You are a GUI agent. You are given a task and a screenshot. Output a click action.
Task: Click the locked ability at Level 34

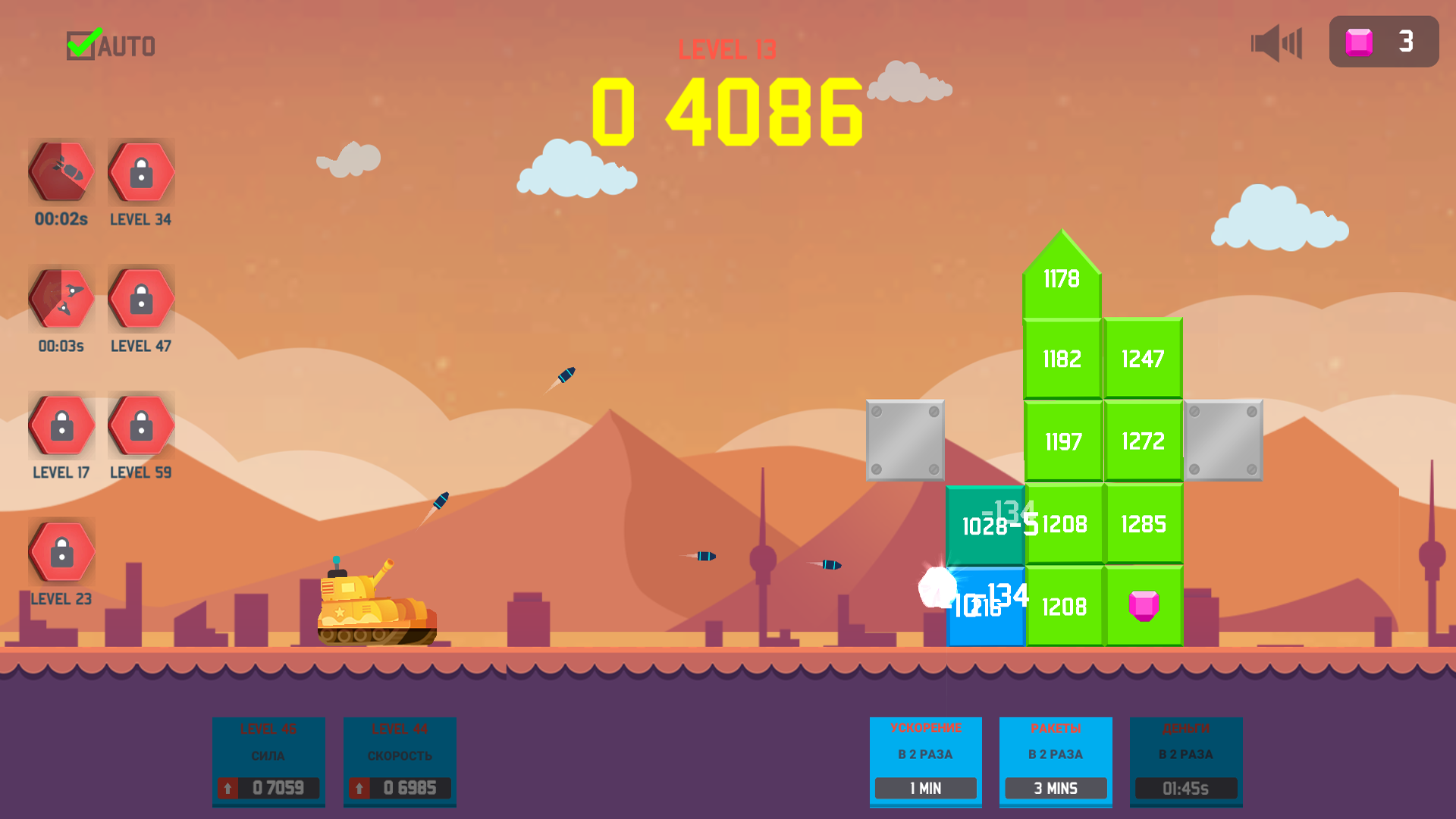pyautogui.click(x=140, y=171)
